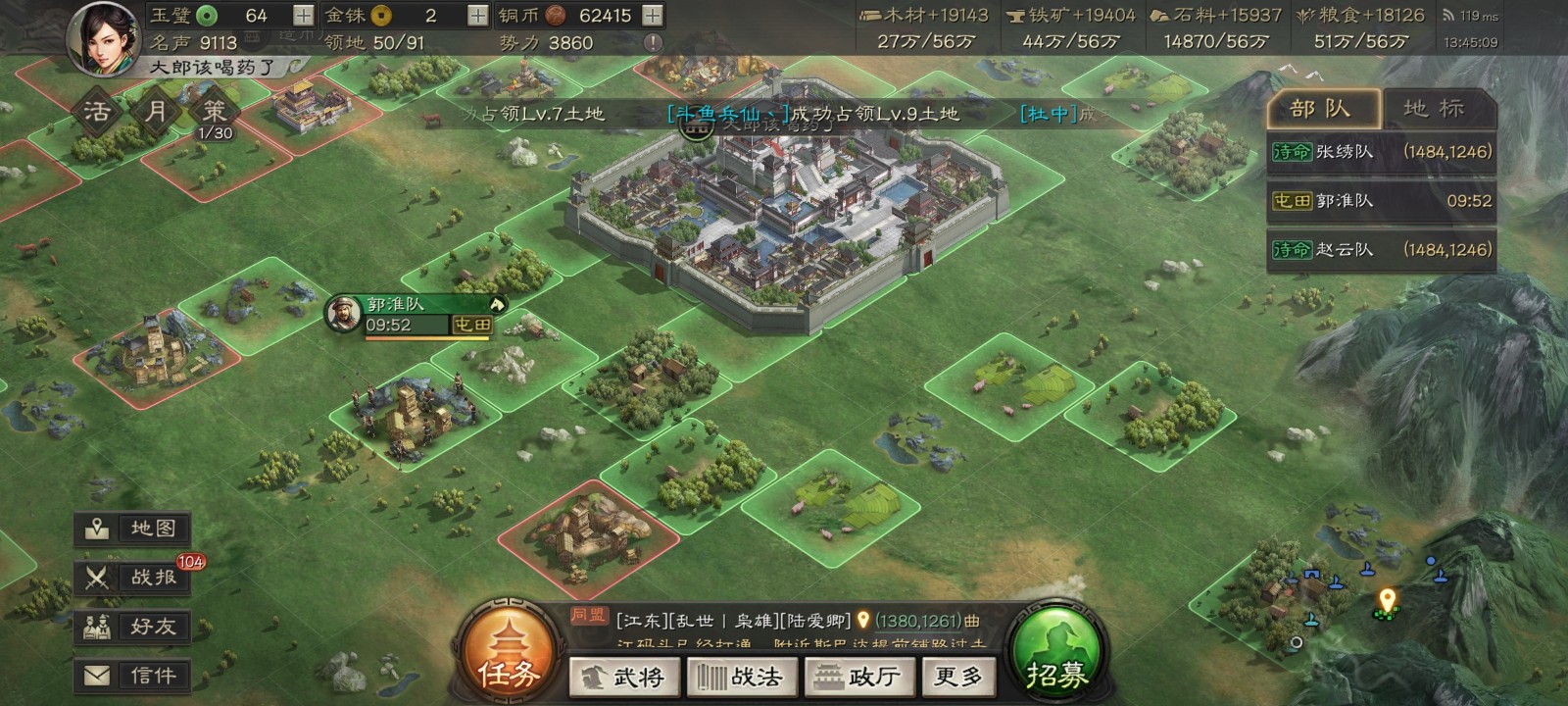Add copper coins (铜币) with plus button
This screenshot has width=1568, height=706.
(x=652, y=16)
